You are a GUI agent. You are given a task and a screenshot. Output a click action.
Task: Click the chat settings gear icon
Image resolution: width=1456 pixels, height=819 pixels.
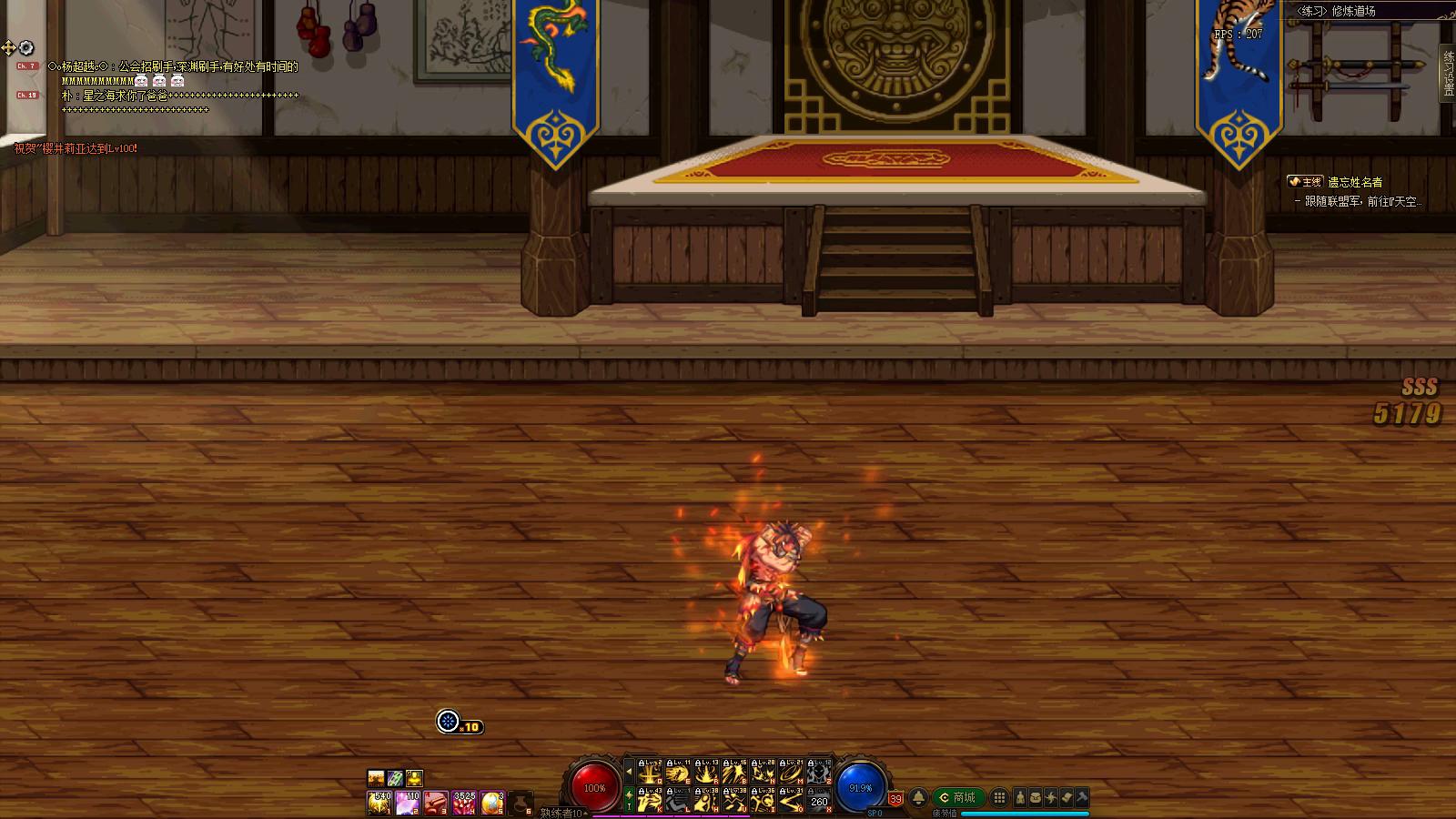[26, 47]
